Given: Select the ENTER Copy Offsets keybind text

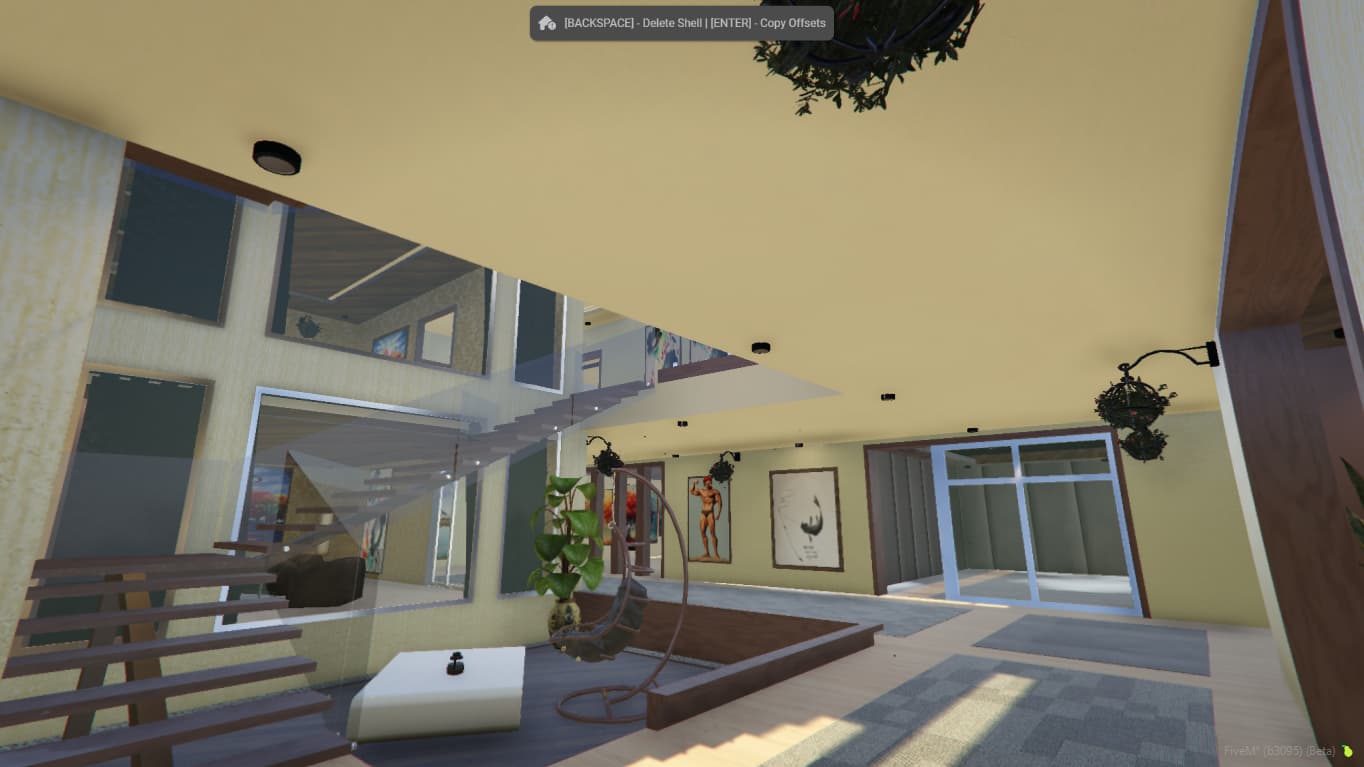Looking at the screenshot, I should tap(770, 22).
